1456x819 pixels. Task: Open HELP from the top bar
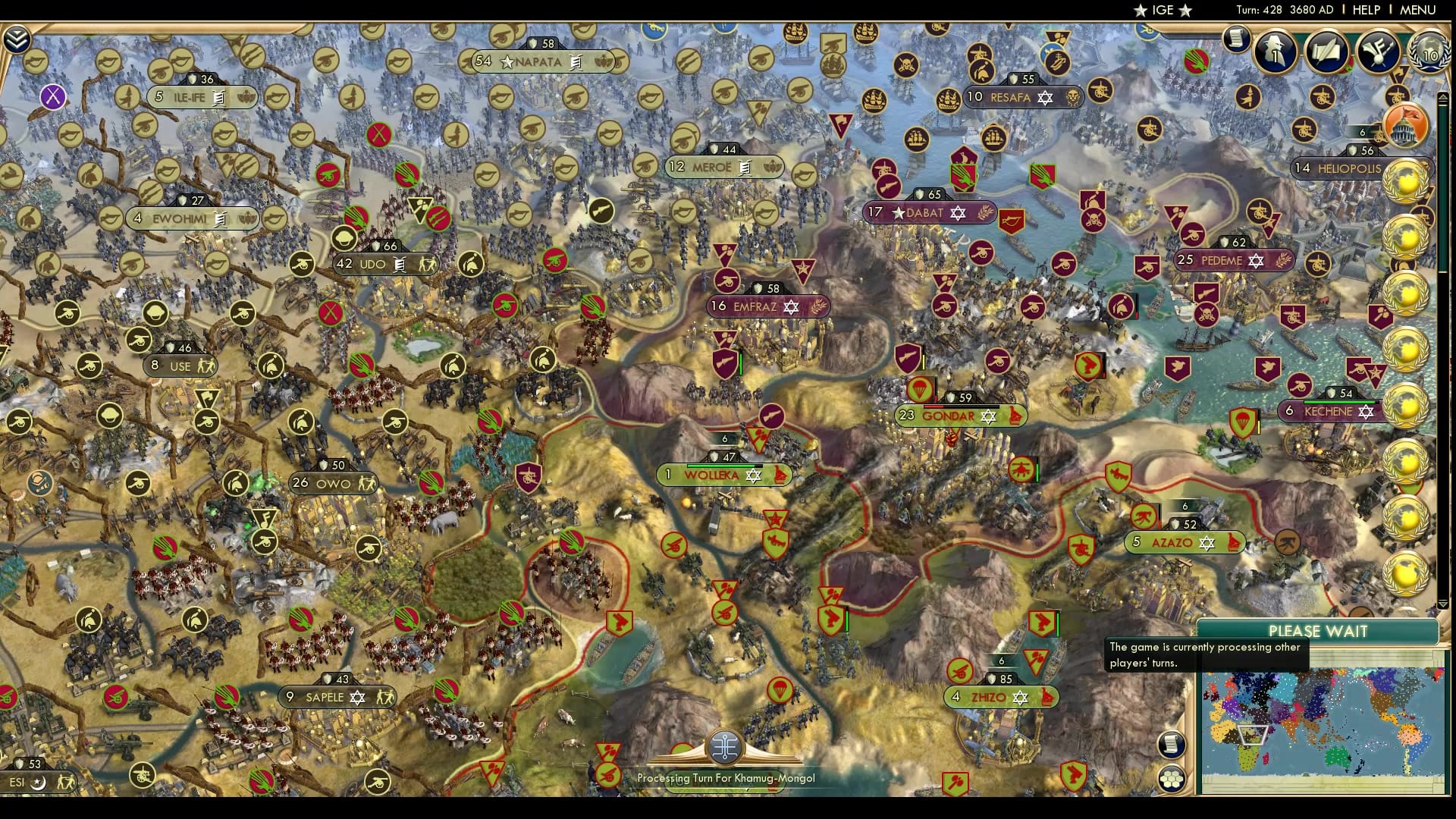click(x=1365, y=10)
